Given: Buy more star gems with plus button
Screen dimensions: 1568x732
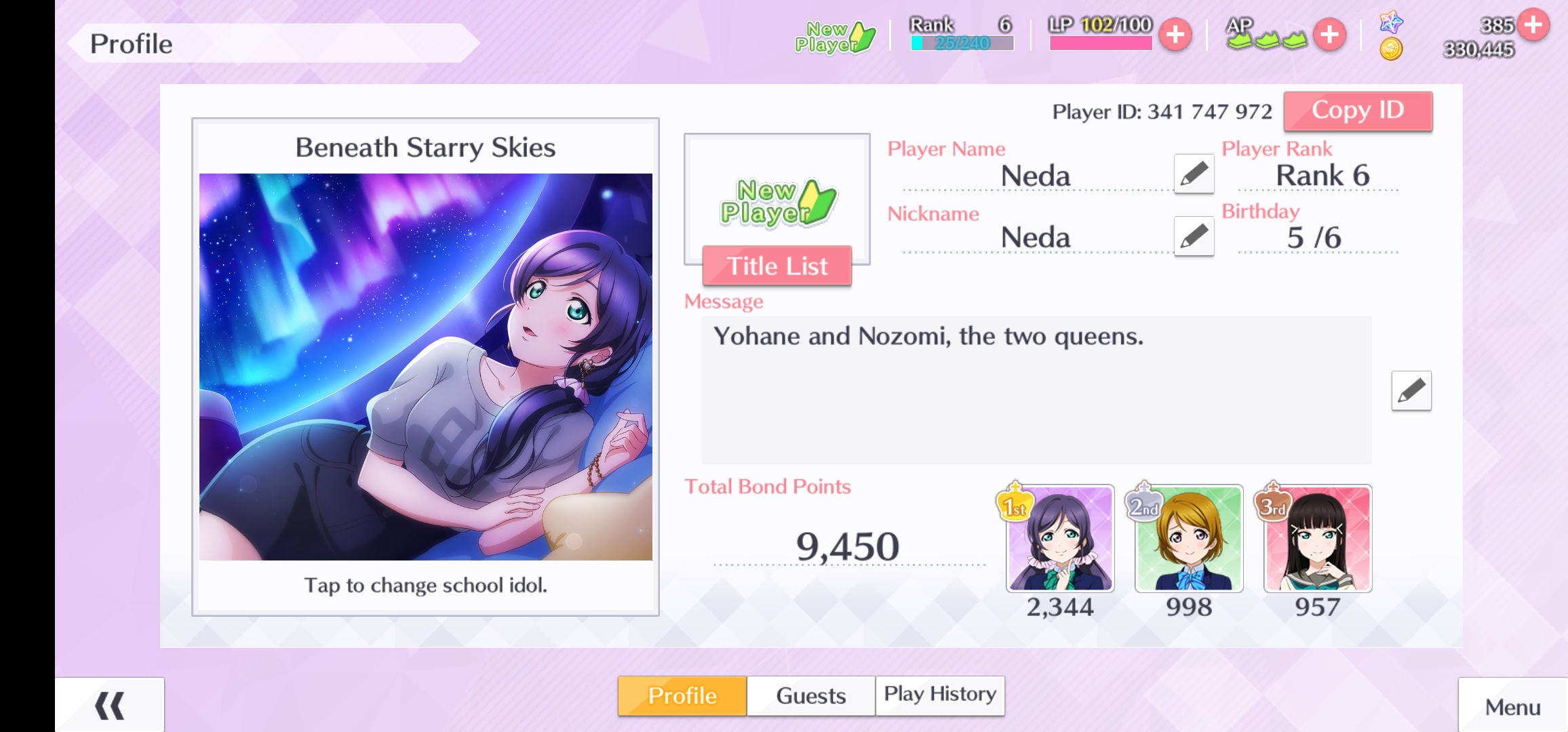Looking at the screenshot, I should pos(1533,25).
